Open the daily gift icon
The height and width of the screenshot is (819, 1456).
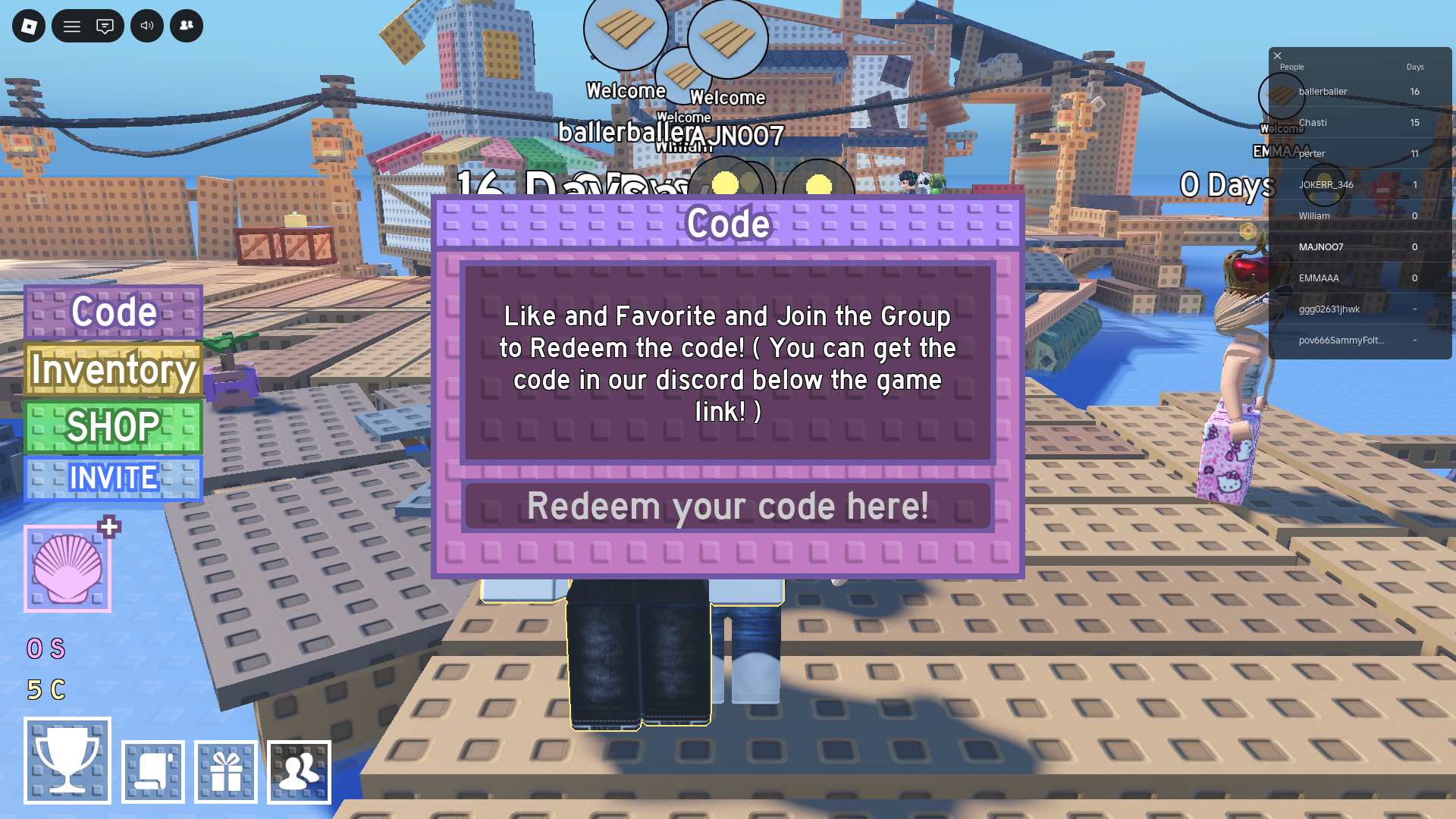point(225,771)
